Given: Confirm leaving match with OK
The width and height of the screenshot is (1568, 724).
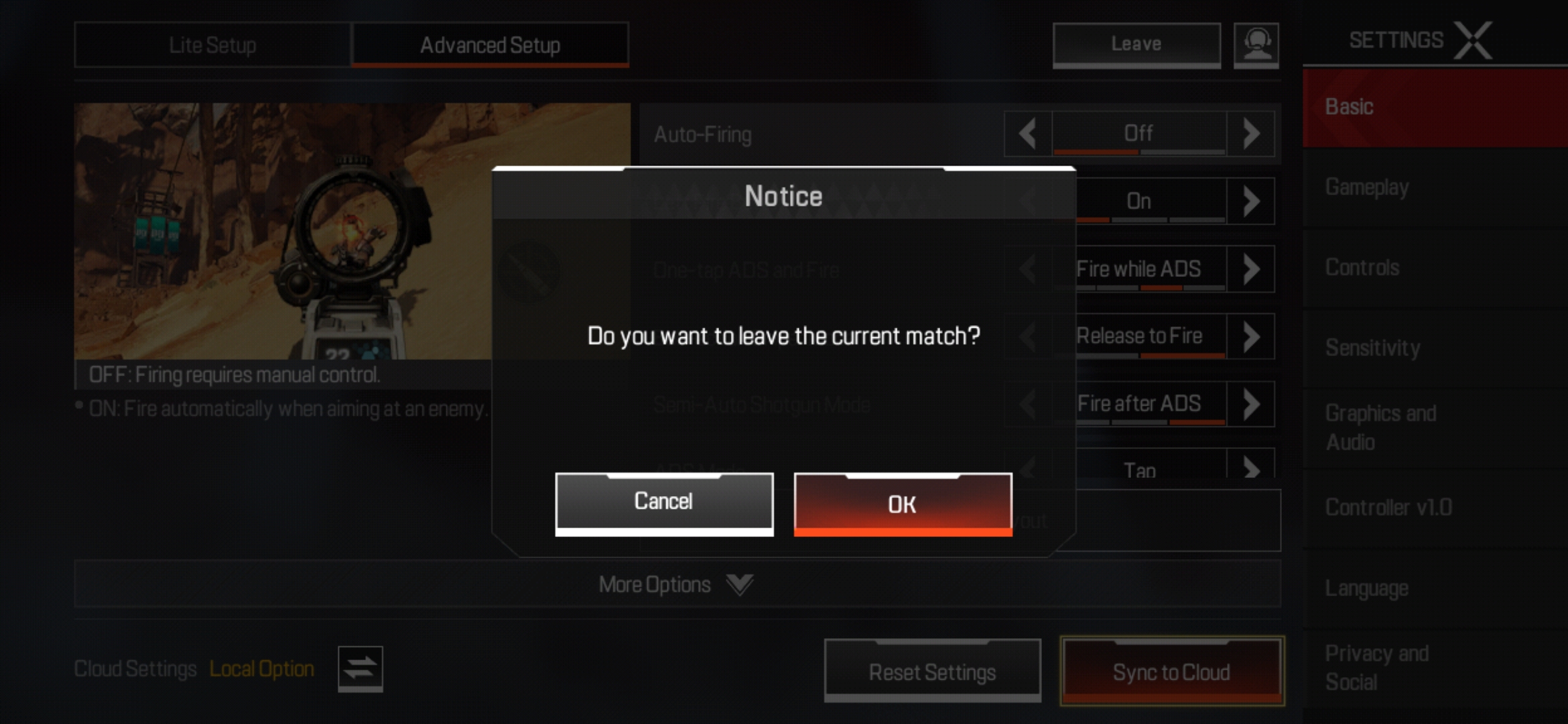Looking at the screenshot, I should (x=903, y=505).
